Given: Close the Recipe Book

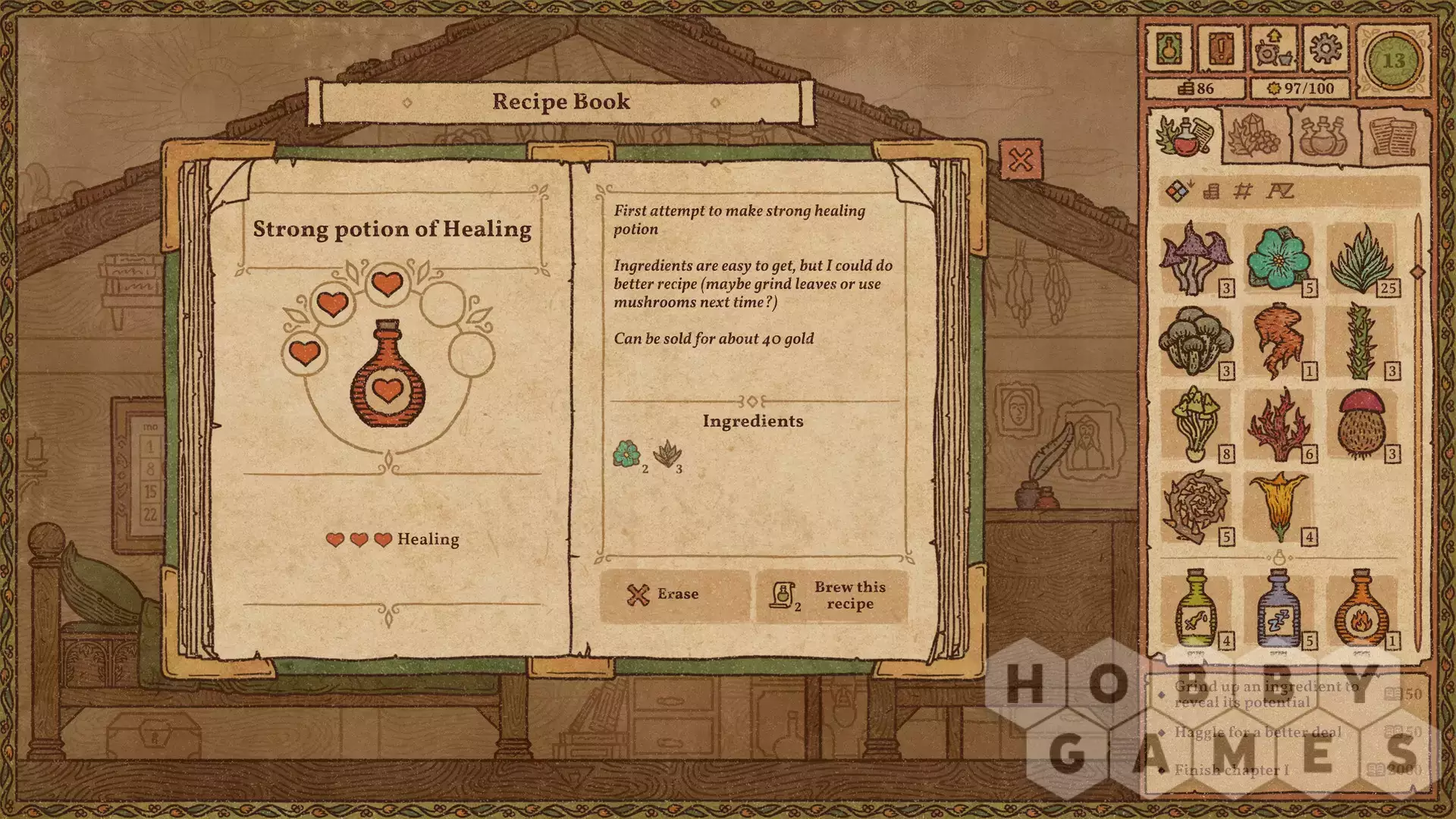Looking at the screenshot, I should point(1021,160).
